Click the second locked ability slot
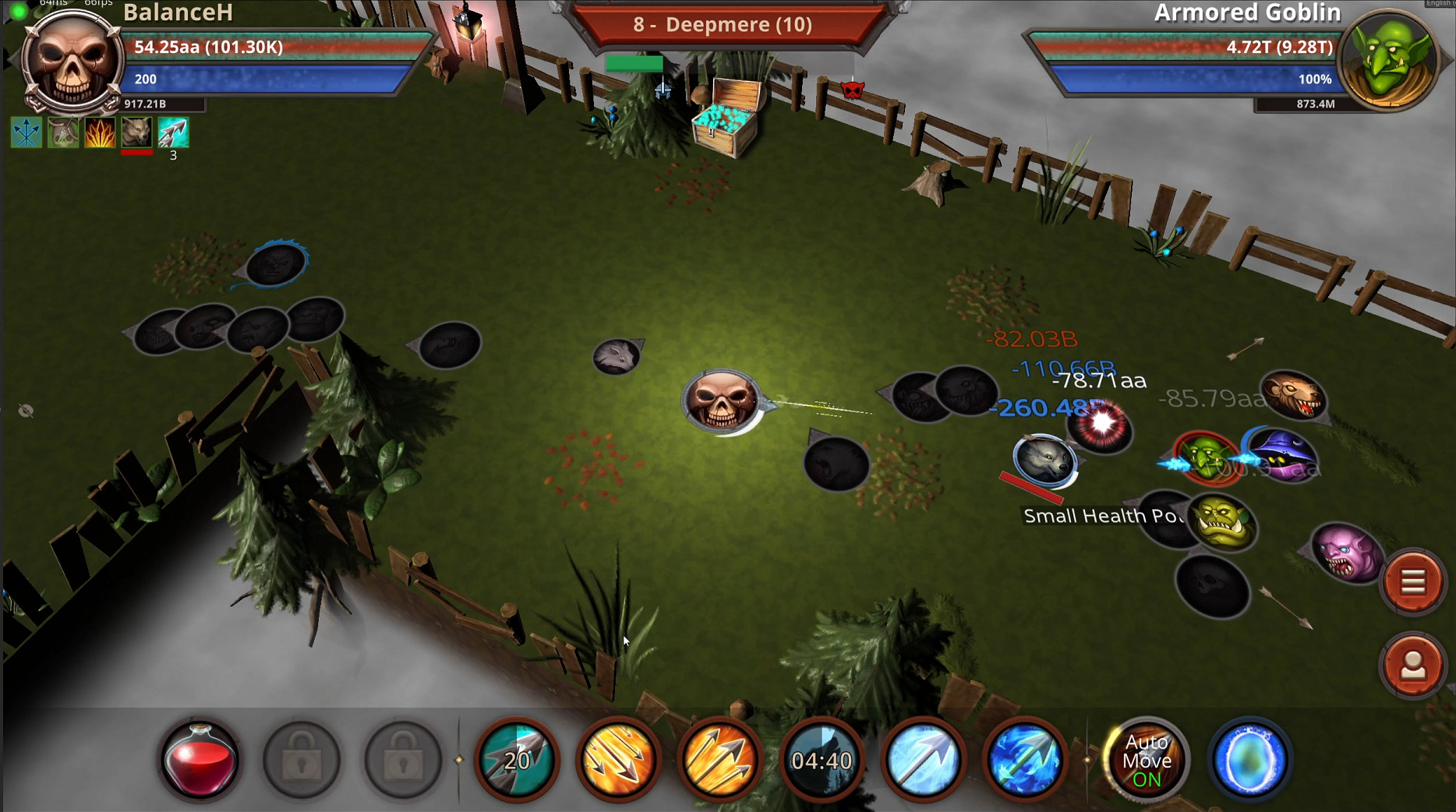 click(x=402, y=760)
